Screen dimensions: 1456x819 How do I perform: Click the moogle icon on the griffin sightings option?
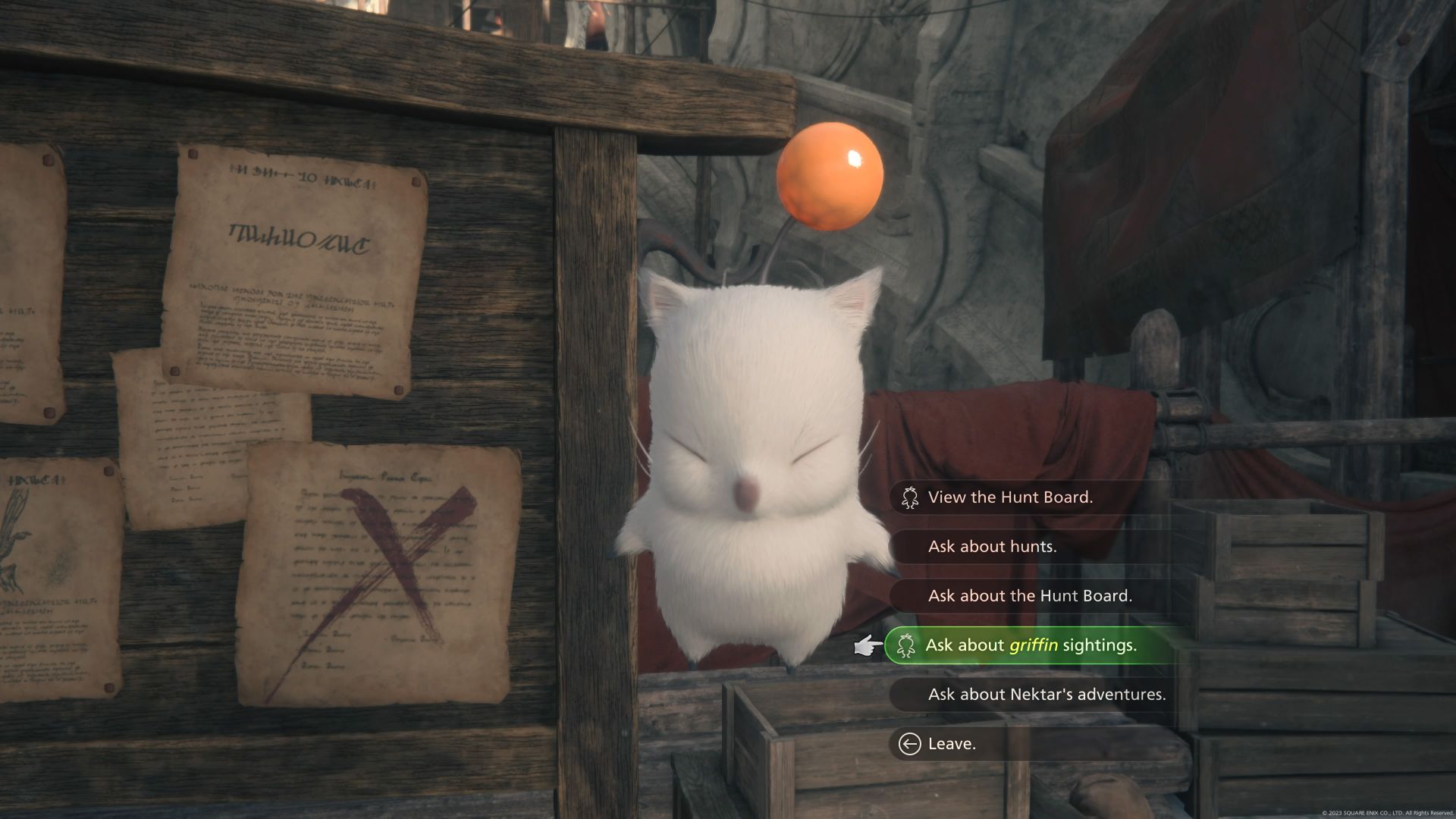[905, 645]
